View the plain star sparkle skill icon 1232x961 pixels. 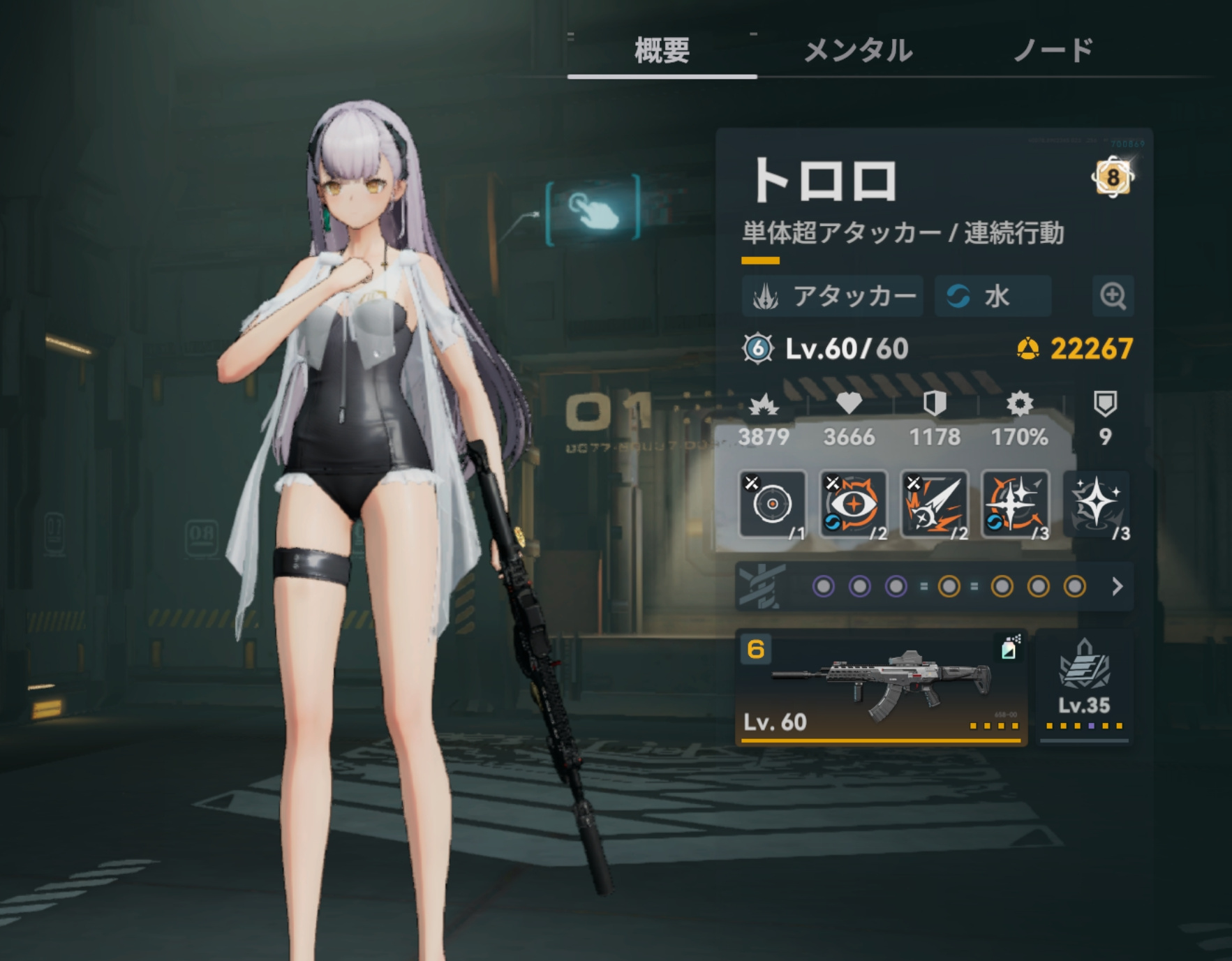pyautogui.click(x=1096, y=504)
